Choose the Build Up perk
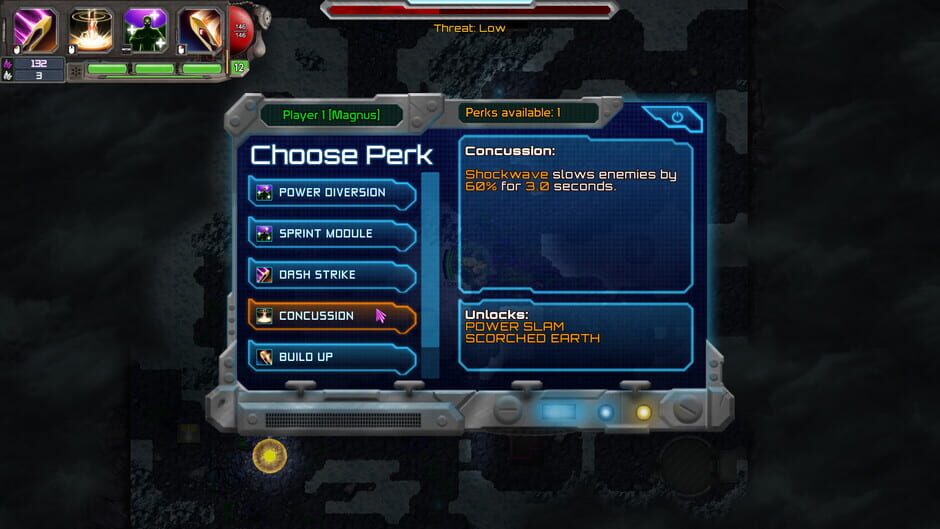Screen dimensions: 940x529 [x=331, y=357]
